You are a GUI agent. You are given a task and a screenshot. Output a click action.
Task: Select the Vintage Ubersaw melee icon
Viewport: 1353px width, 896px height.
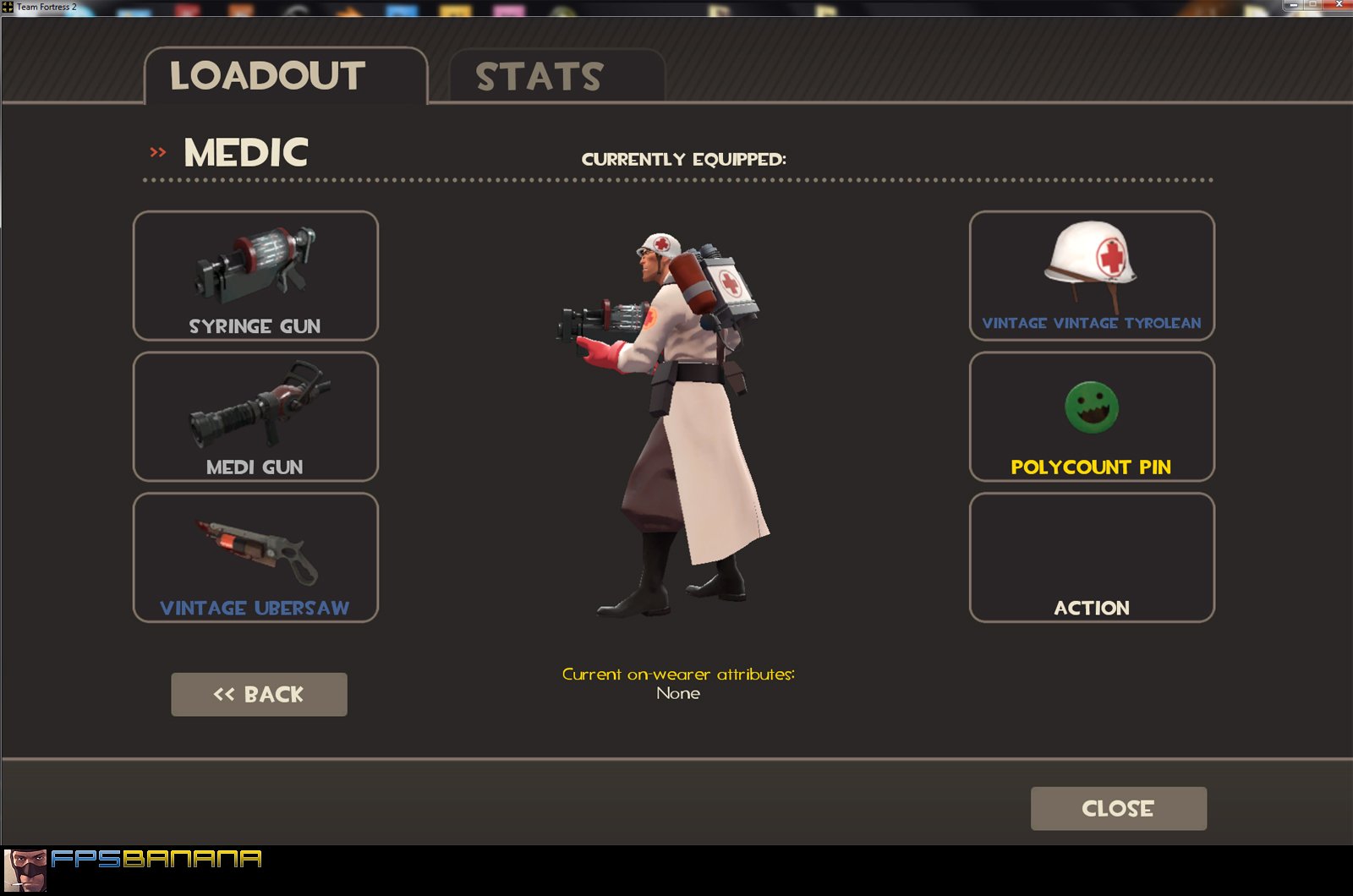(x=255, y=545)
